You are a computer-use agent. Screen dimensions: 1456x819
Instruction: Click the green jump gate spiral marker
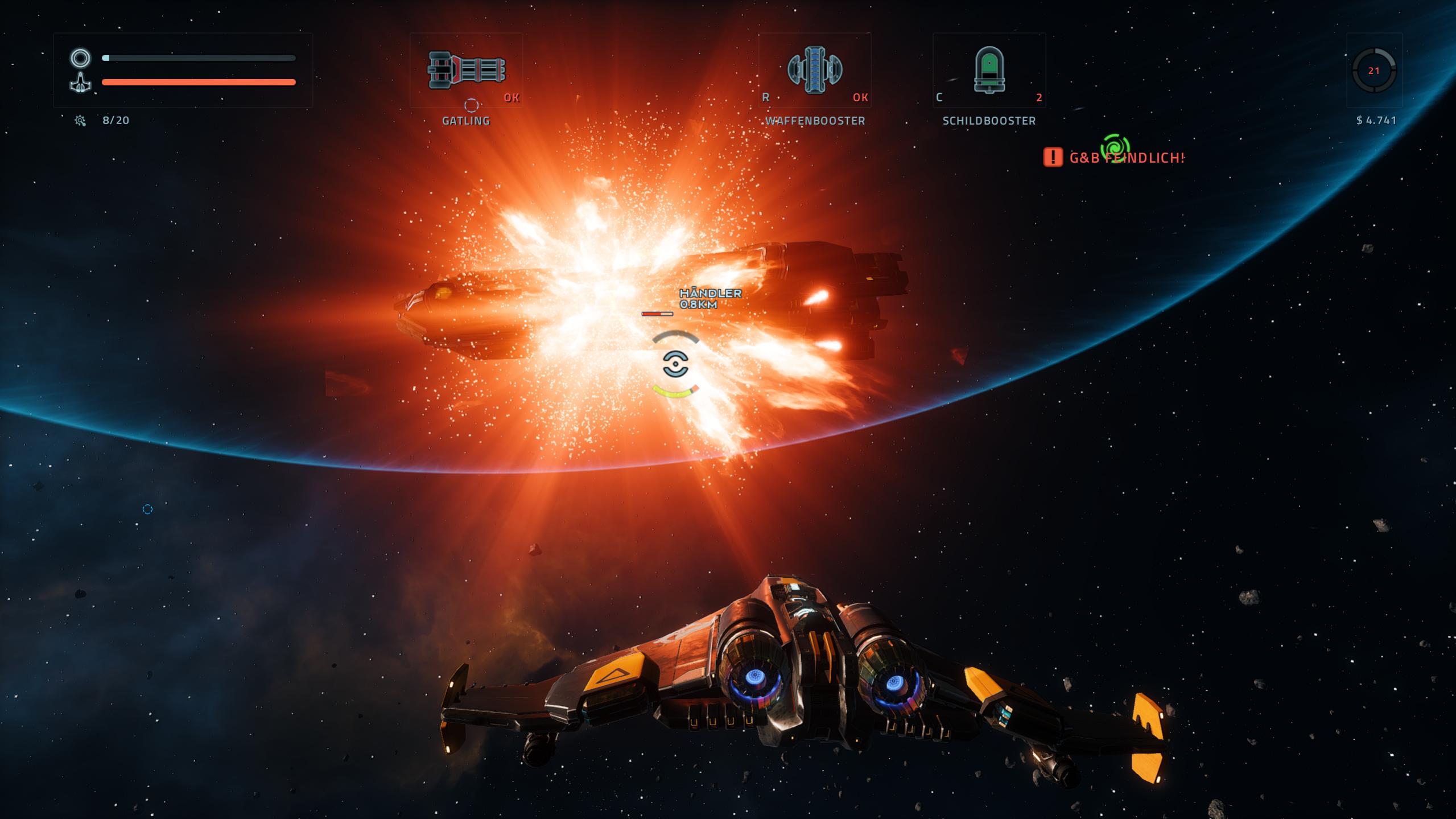tap(1115, 148)
